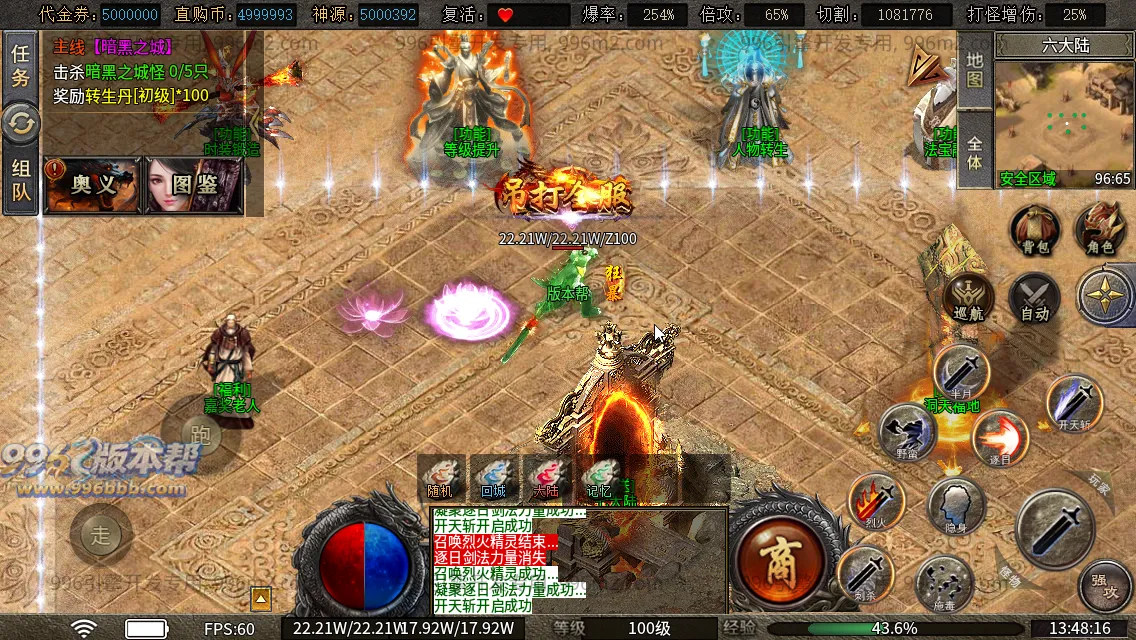Activate the 逐日 flame skill
Image resolution: width=1136 pixels, height=640 pixels.
pos(1000,438)
